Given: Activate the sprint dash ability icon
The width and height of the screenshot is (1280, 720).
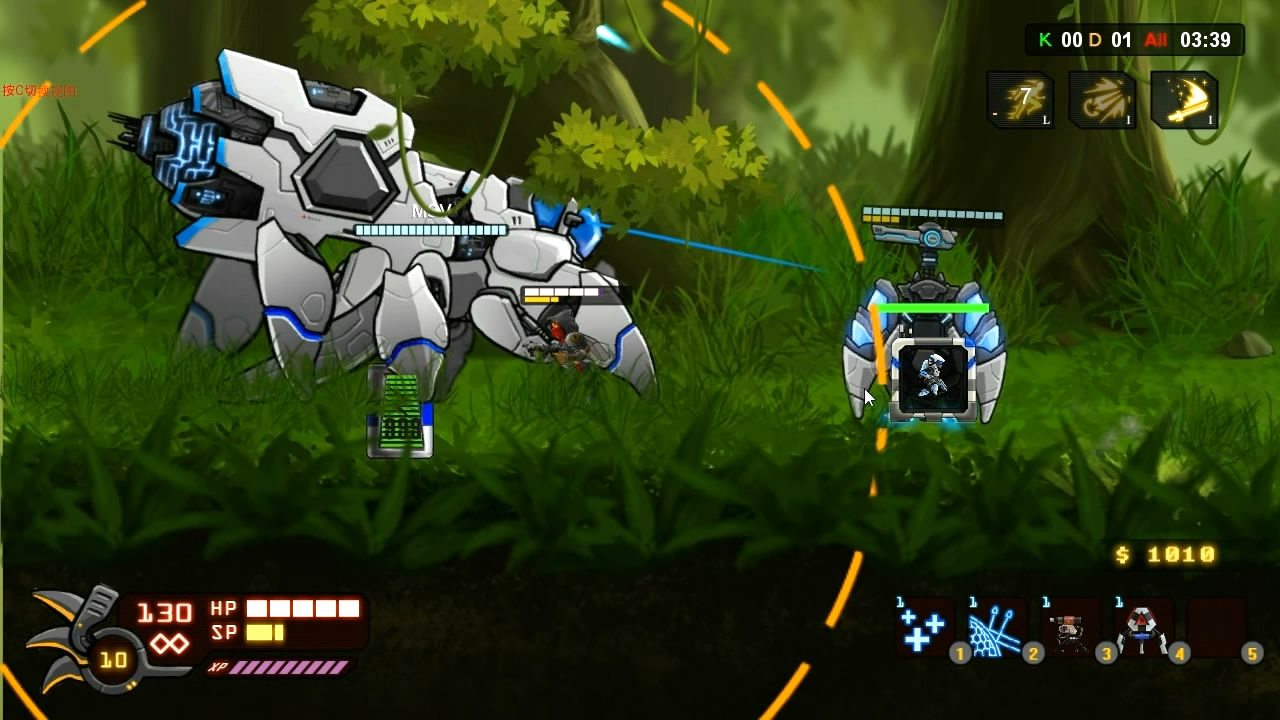Looking at the screenshot, I should click(1021, 100).
